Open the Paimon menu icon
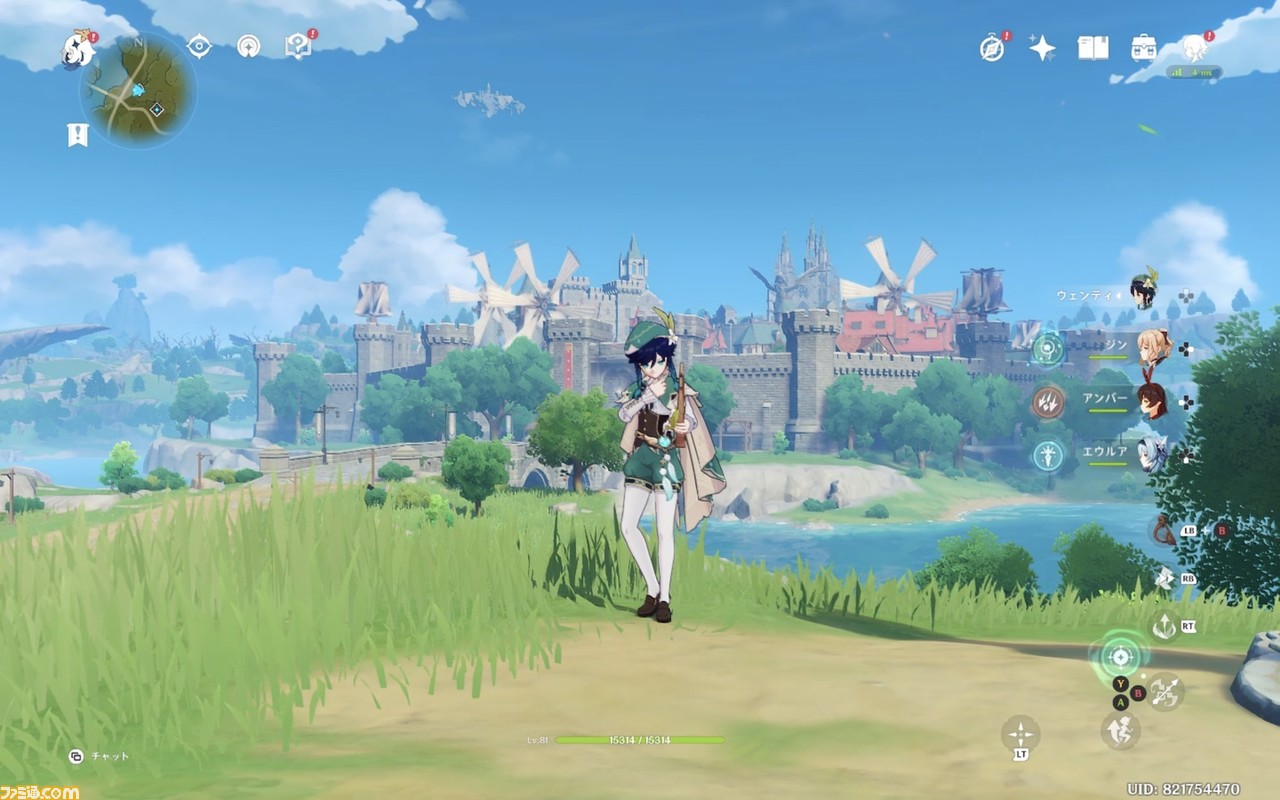1280x800 pixels. tap(78, 48)
